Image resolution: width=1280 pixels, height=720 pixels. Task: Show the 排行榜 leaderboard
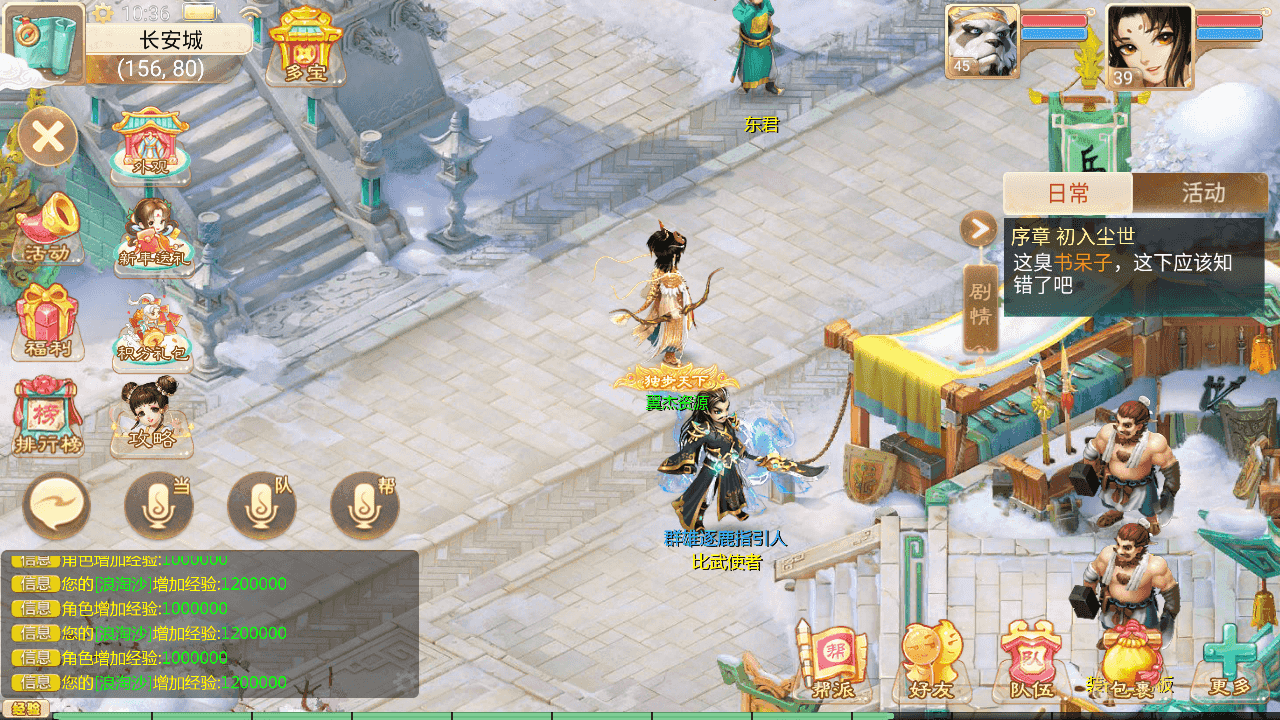[47, 416]
